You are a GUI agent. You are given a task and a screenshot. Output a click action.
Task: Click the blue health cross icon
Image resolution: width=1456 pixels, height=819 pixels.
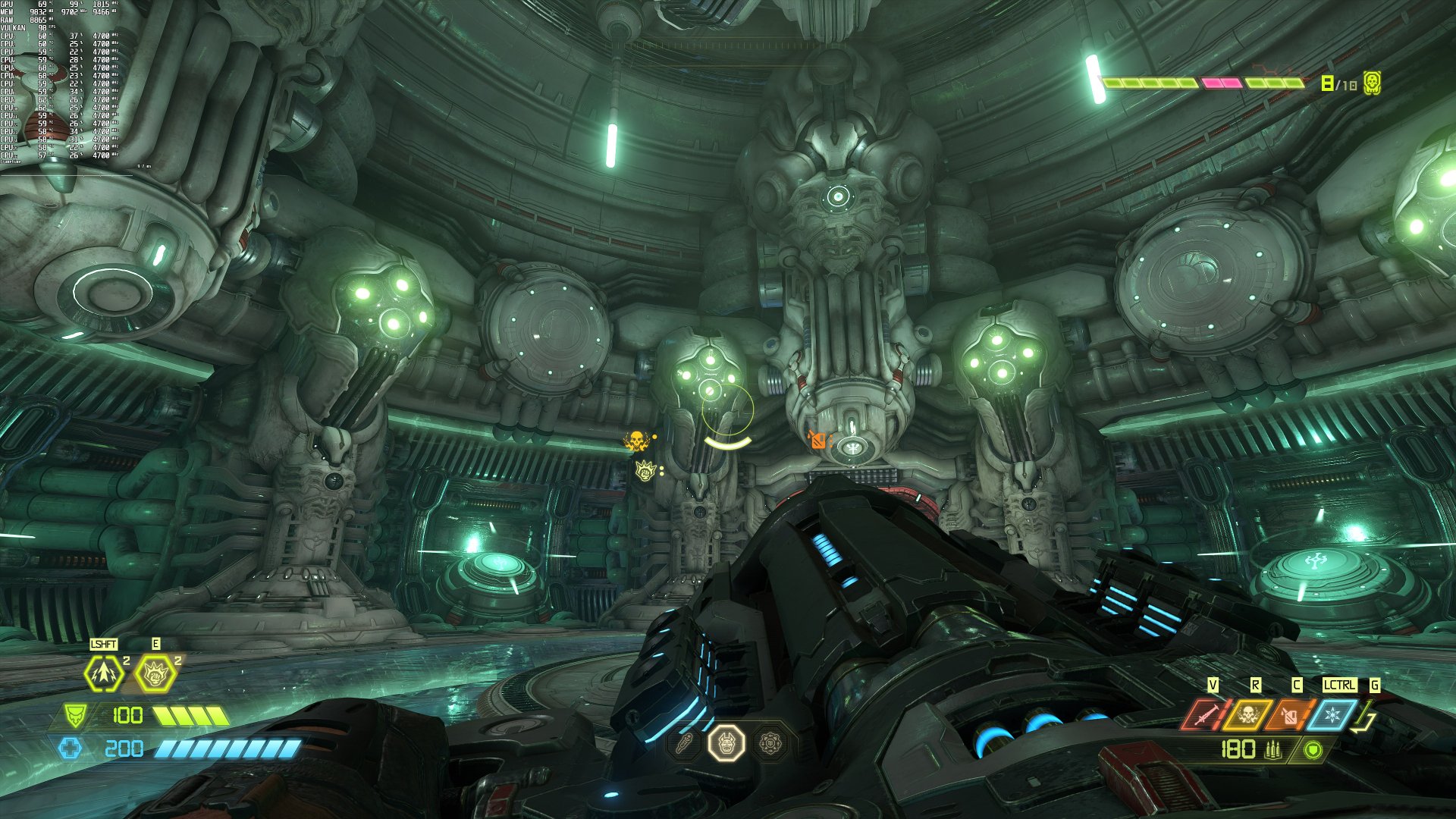tap(71, 748)
